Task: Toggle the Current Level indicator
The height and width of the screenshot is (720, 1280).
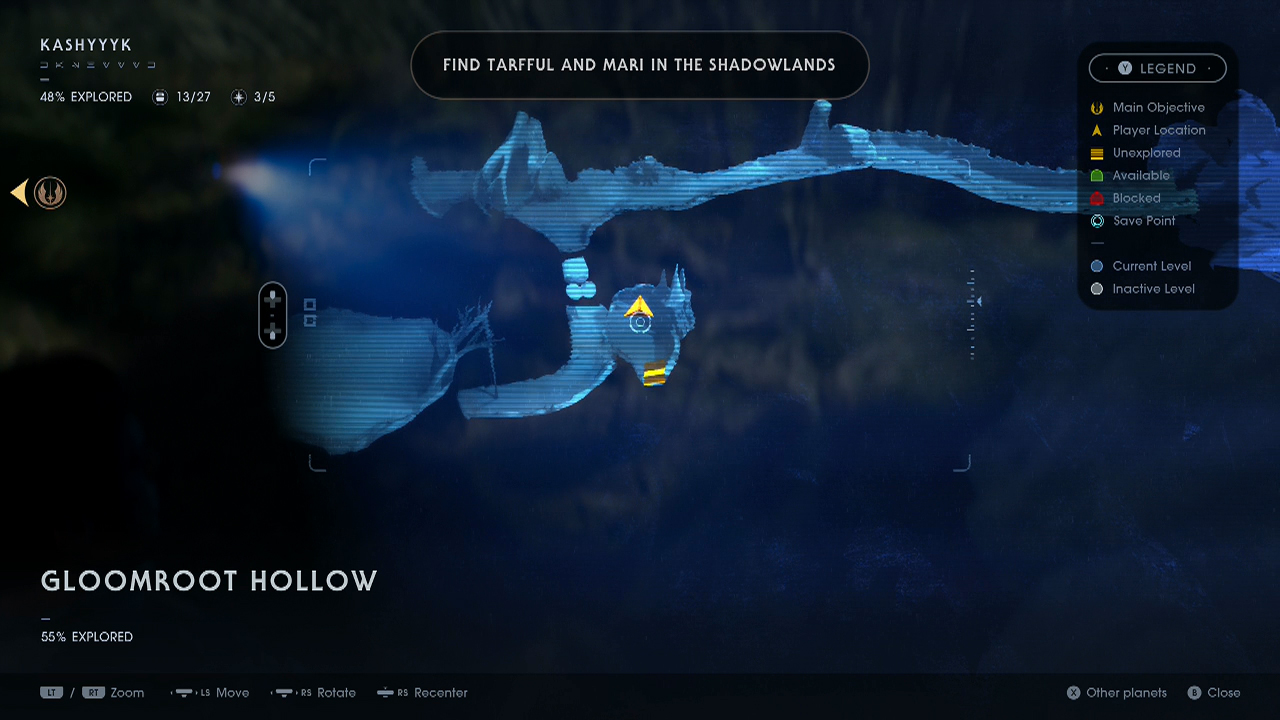Action: click(x=1097, y=266)
